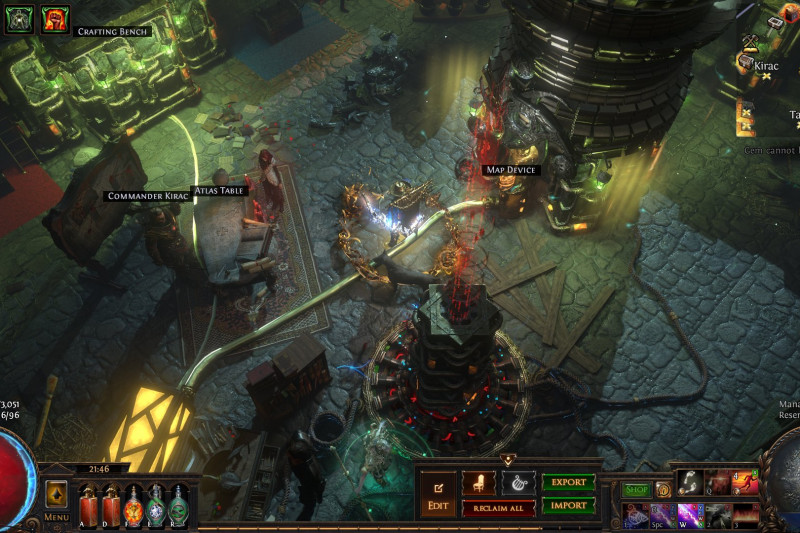Select the Crafting Bench label

tap(113, 32)
